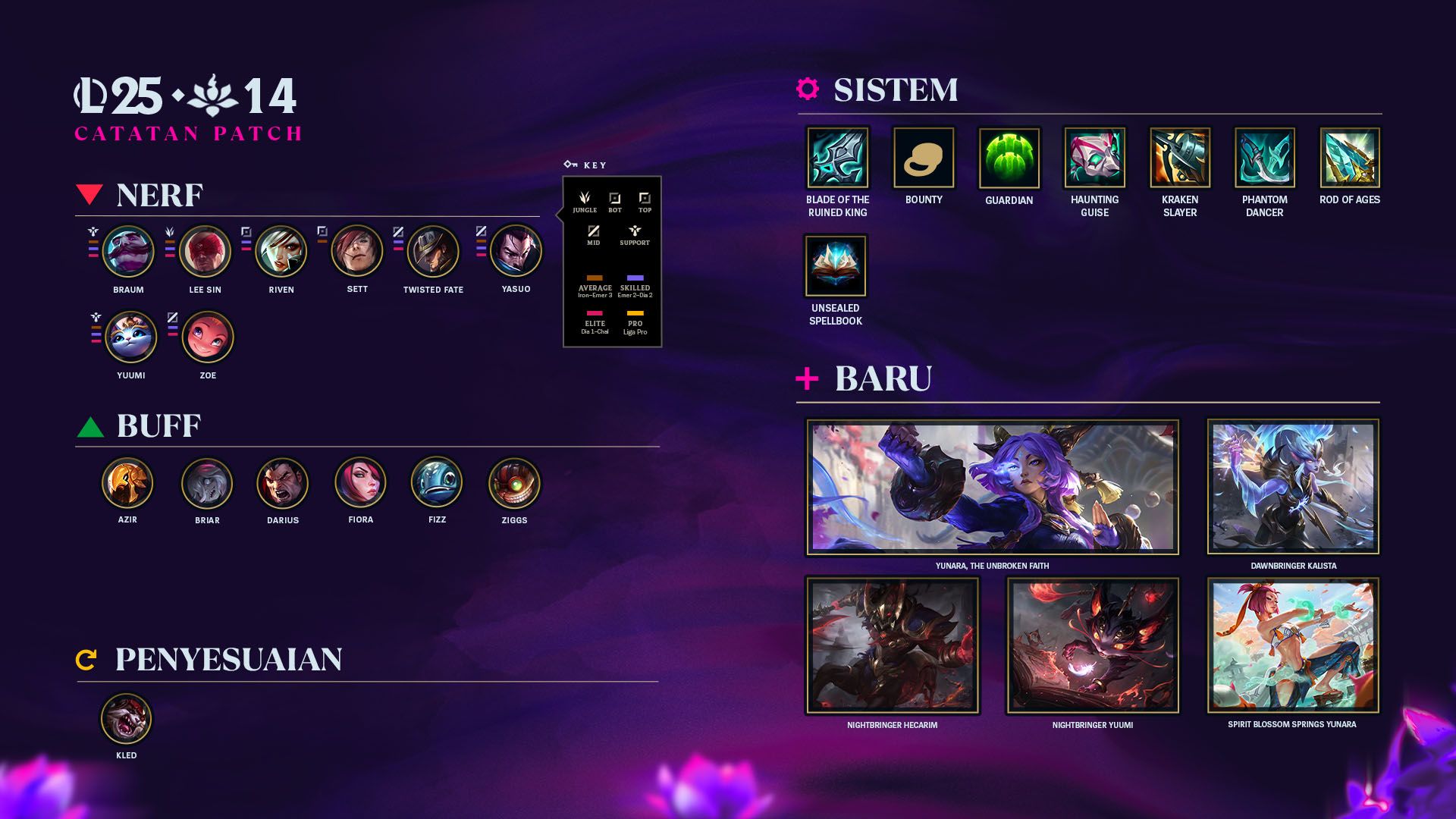This screenshot has width=1456, height=819.
Task: Select Kled under Penyesuaian
Action: (127, 719)
